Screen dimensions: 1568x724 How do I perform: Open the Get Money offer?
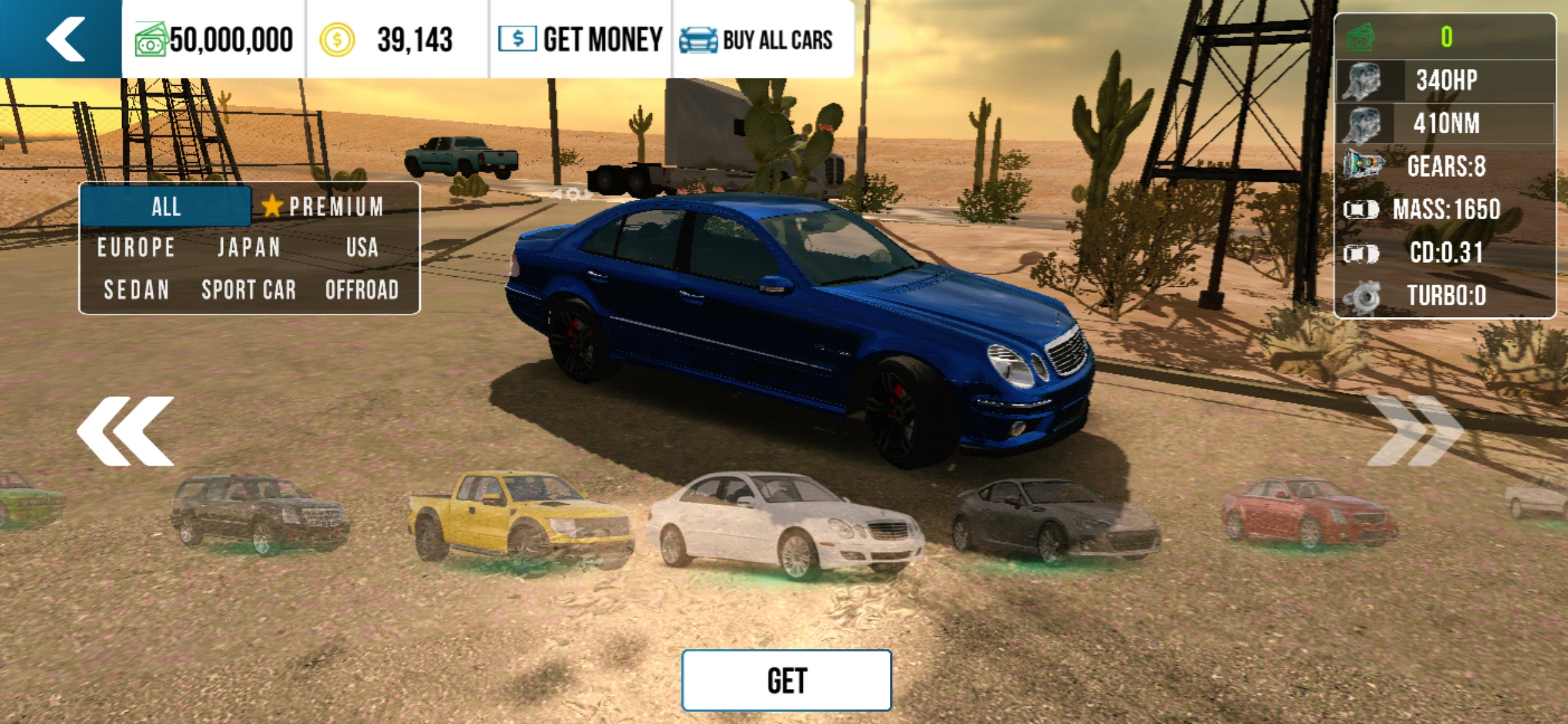(x=580, y=39)
